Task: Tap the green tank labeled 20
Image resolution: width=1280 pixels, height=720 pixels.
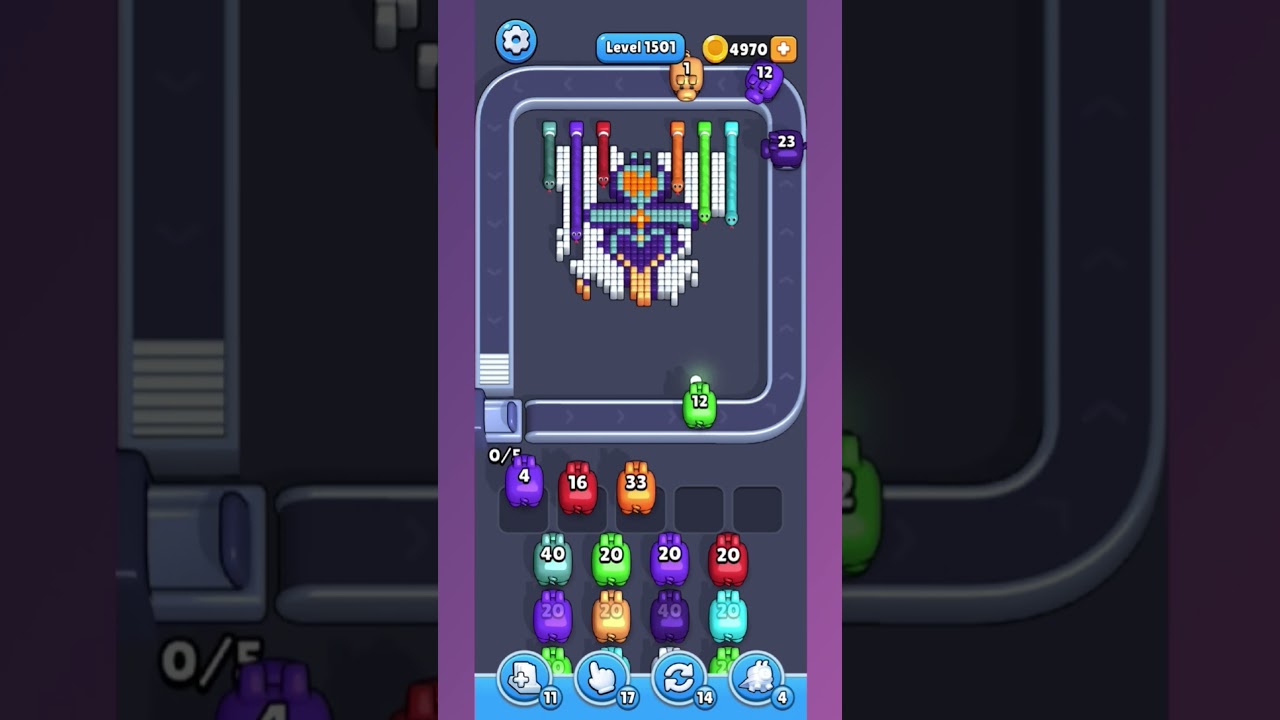Action: 609,558
